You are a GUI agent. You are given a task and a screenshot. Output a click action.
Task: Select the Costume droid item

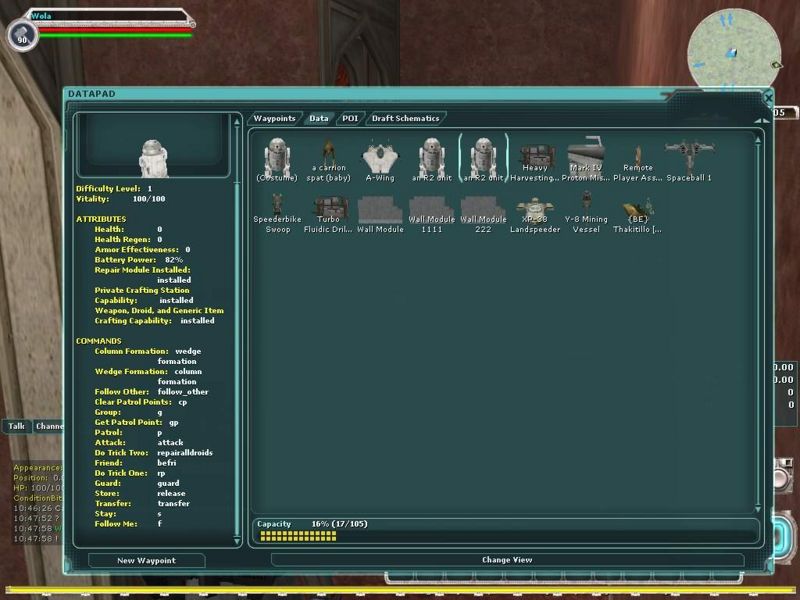point(276,160)
